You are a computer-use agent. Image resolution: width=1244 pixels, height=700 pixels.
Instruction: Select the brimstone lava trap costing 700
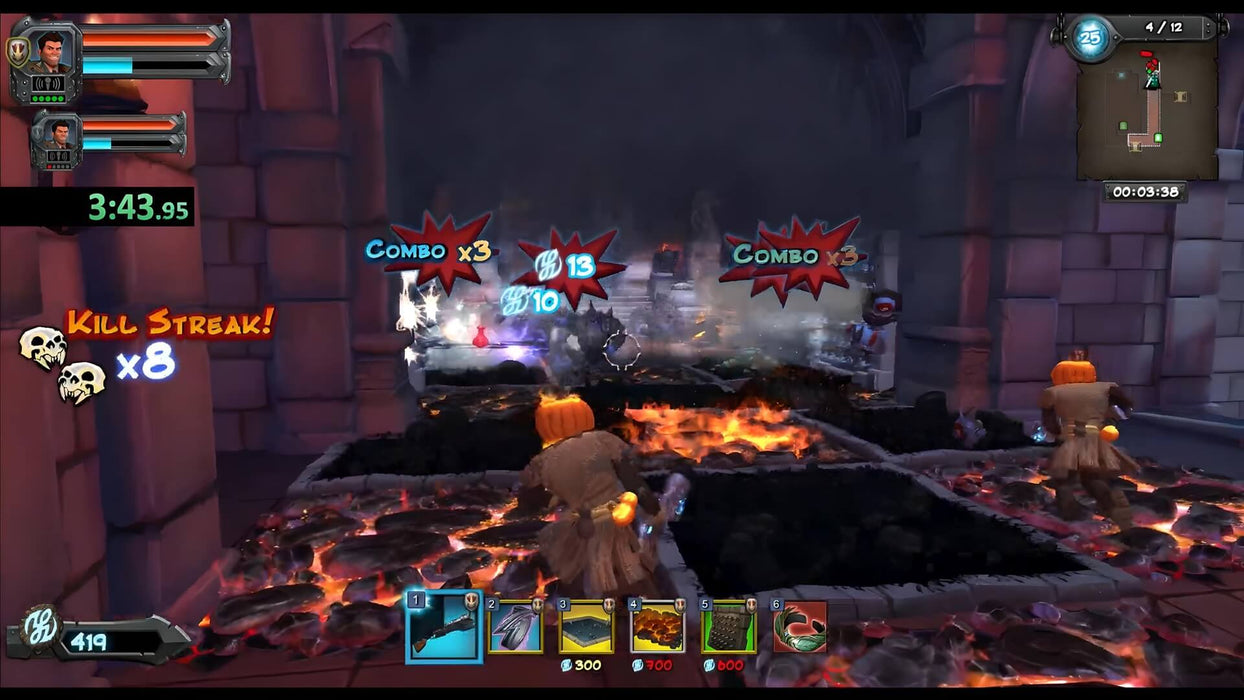point(657,627)
